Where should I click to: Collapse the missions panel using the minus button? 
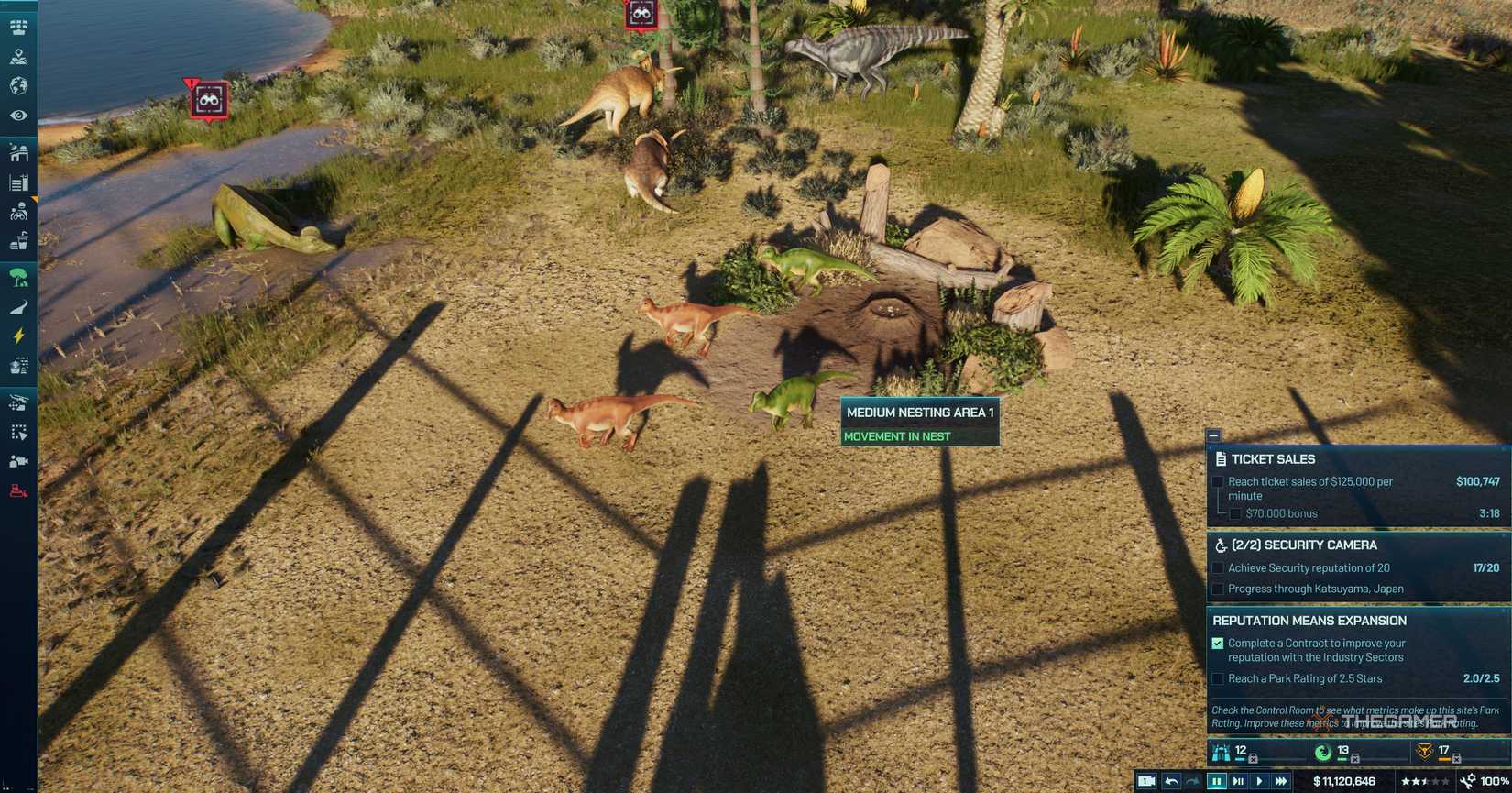click(1213, 434)
